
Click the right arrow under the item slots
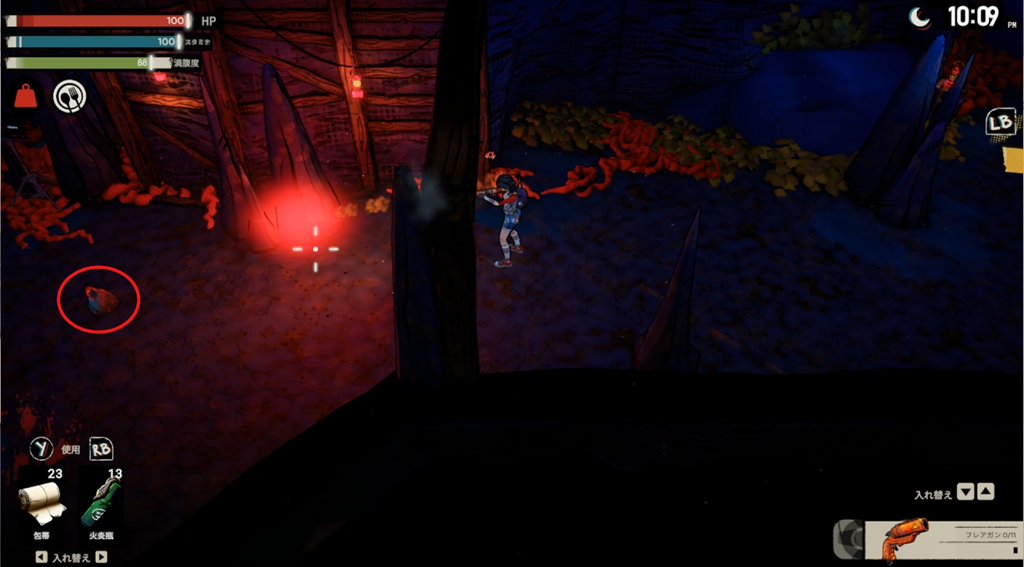click(101, 557)
